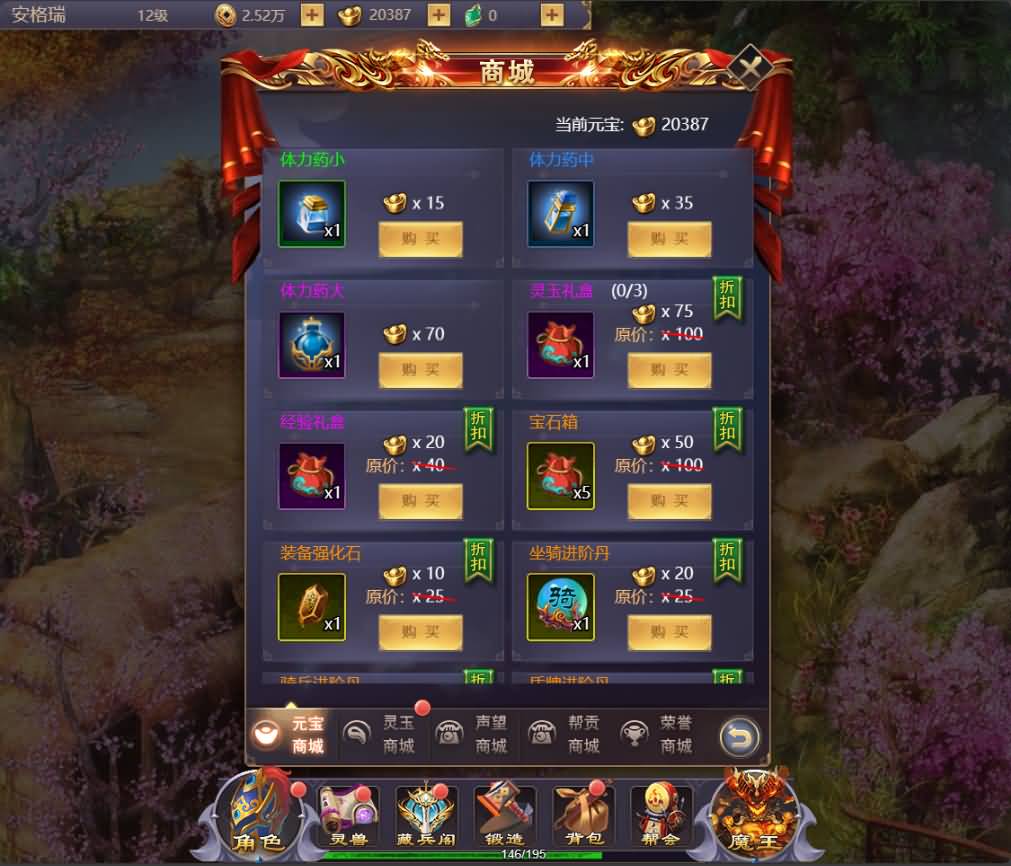The image size is (1011, 866).
Task: Open the 灵兽 spirit beast menu
Action: coord(348,814)
